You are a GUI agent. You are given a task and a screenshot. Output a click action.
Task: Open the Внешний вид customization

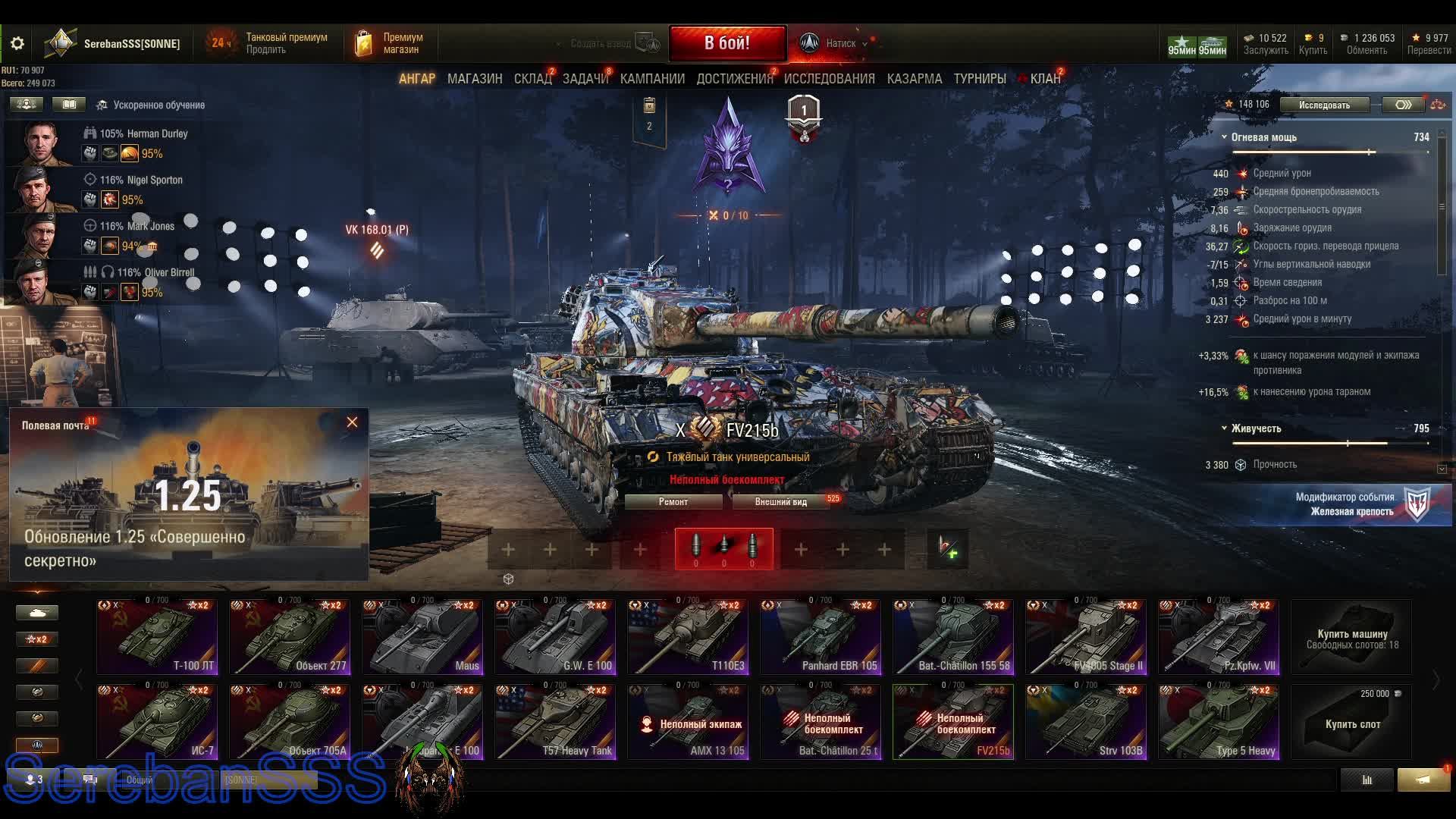tap(780, 502)
